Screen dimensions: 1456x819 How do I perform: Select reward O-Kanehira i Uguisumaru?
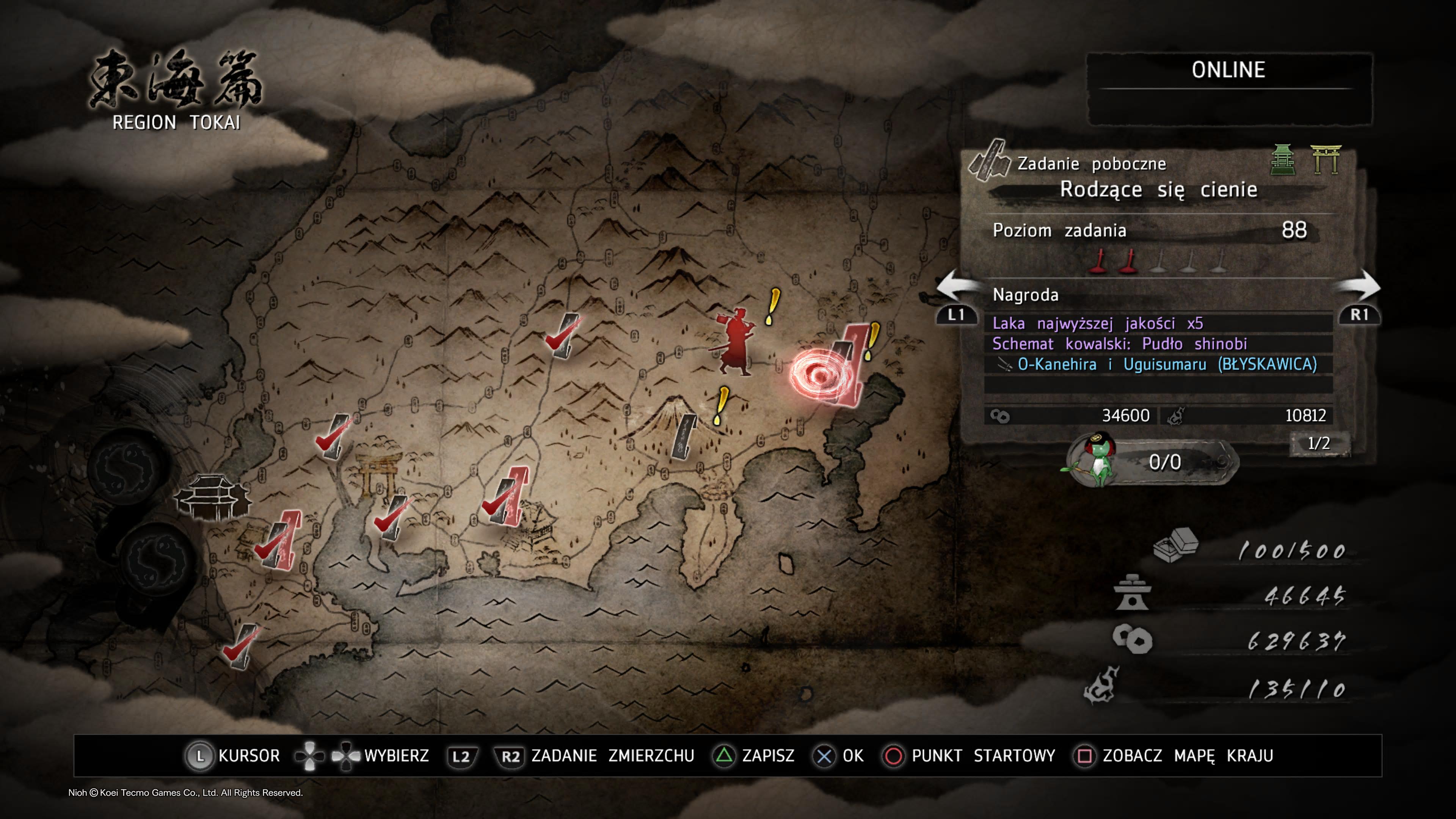coord(1167,364)
